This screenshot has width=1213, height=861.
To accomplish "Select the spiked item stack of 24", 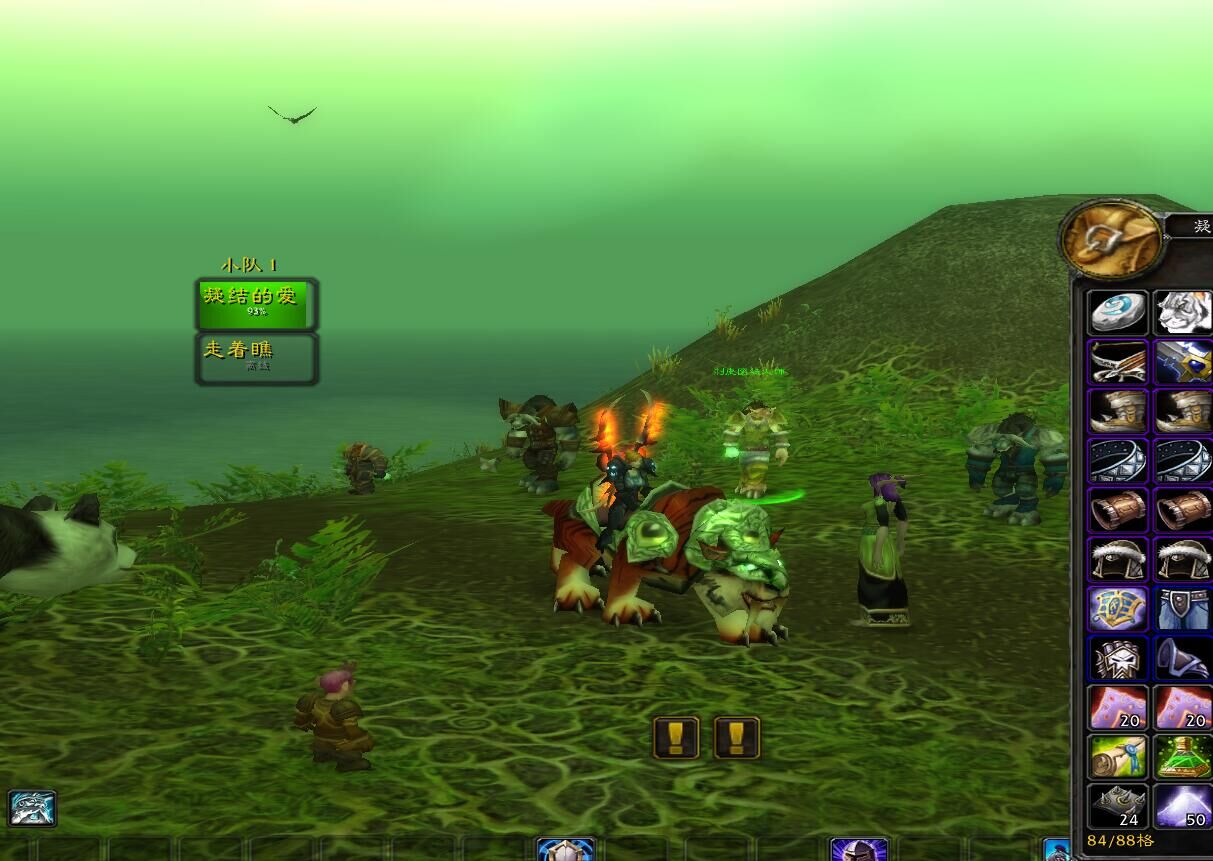I will pos(1117,806).
